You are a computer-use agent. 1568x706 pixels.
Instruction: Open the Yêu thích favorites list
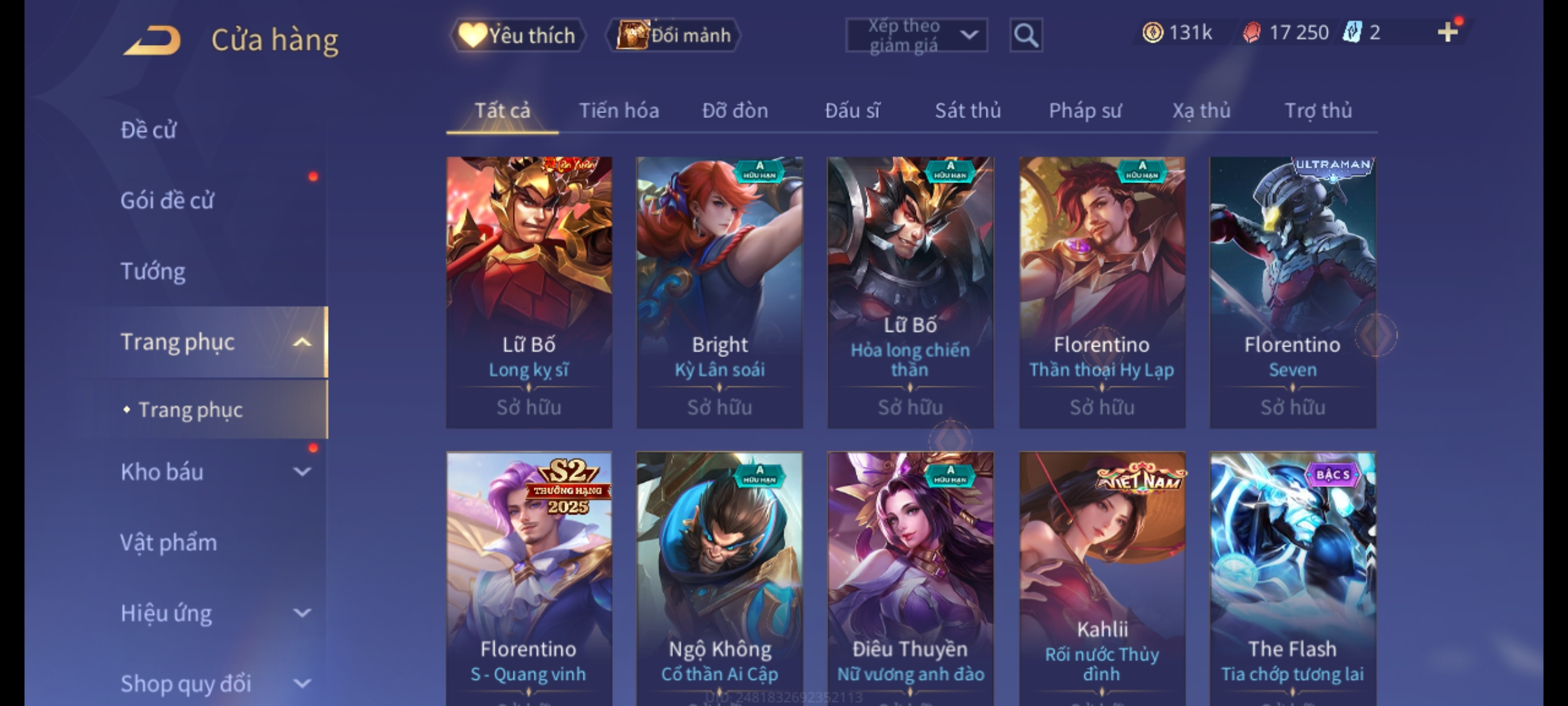pos(517,35)
